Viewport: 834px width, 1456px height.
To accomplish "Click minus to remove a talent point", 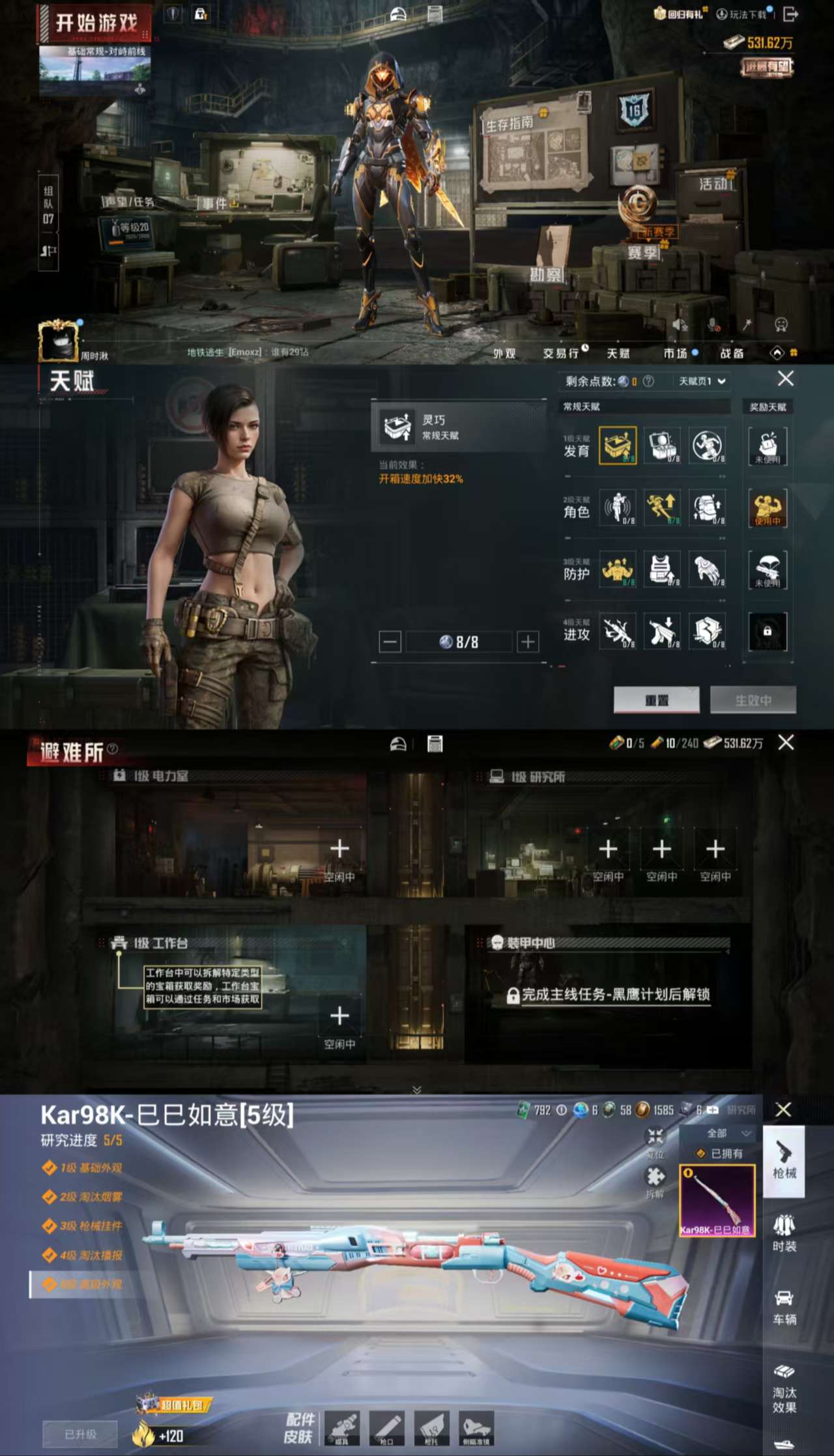I will click(390, 641).
